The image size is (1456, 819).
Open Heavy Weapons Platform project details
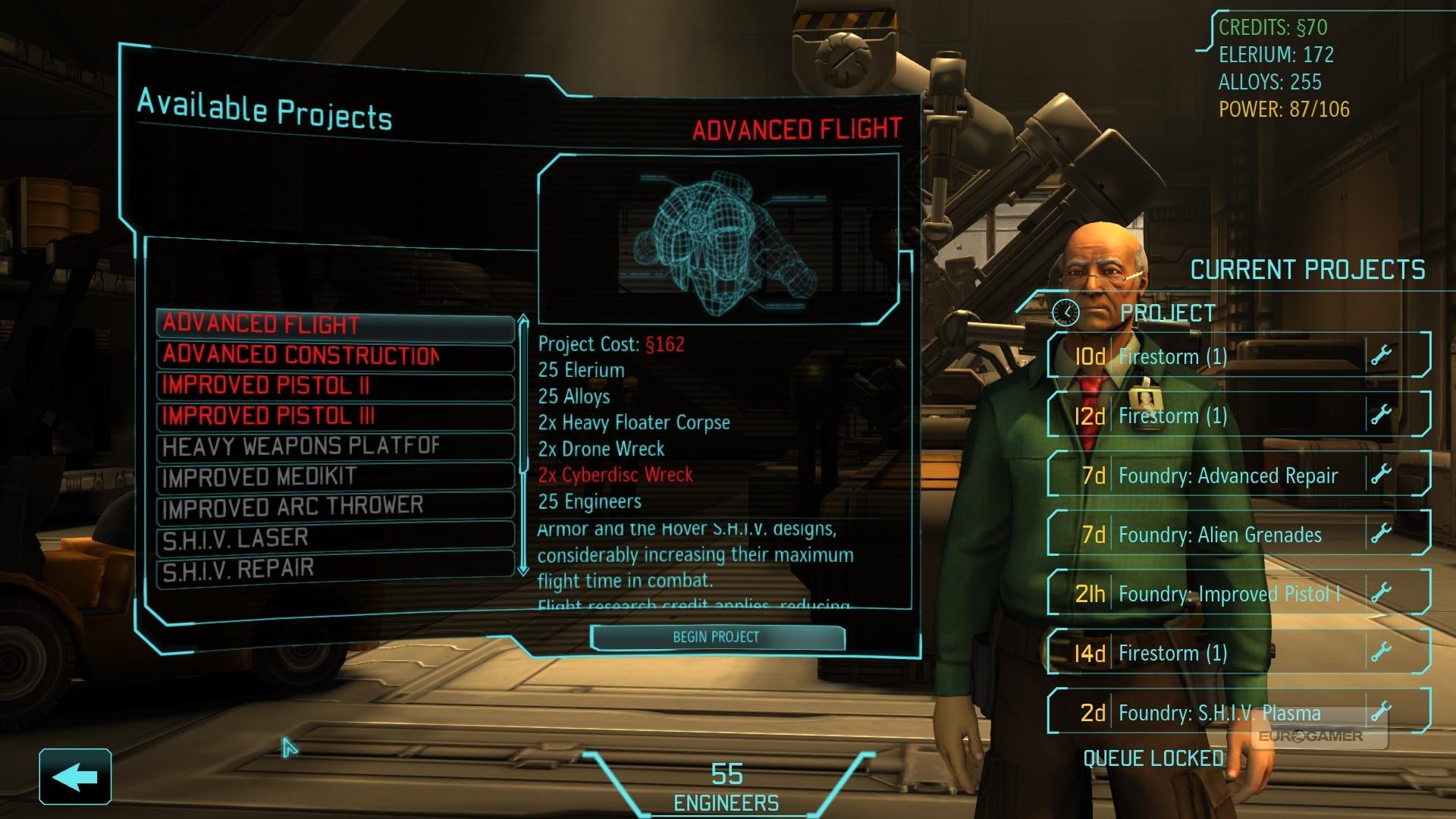pyautogui.click(x=335, y=446)
